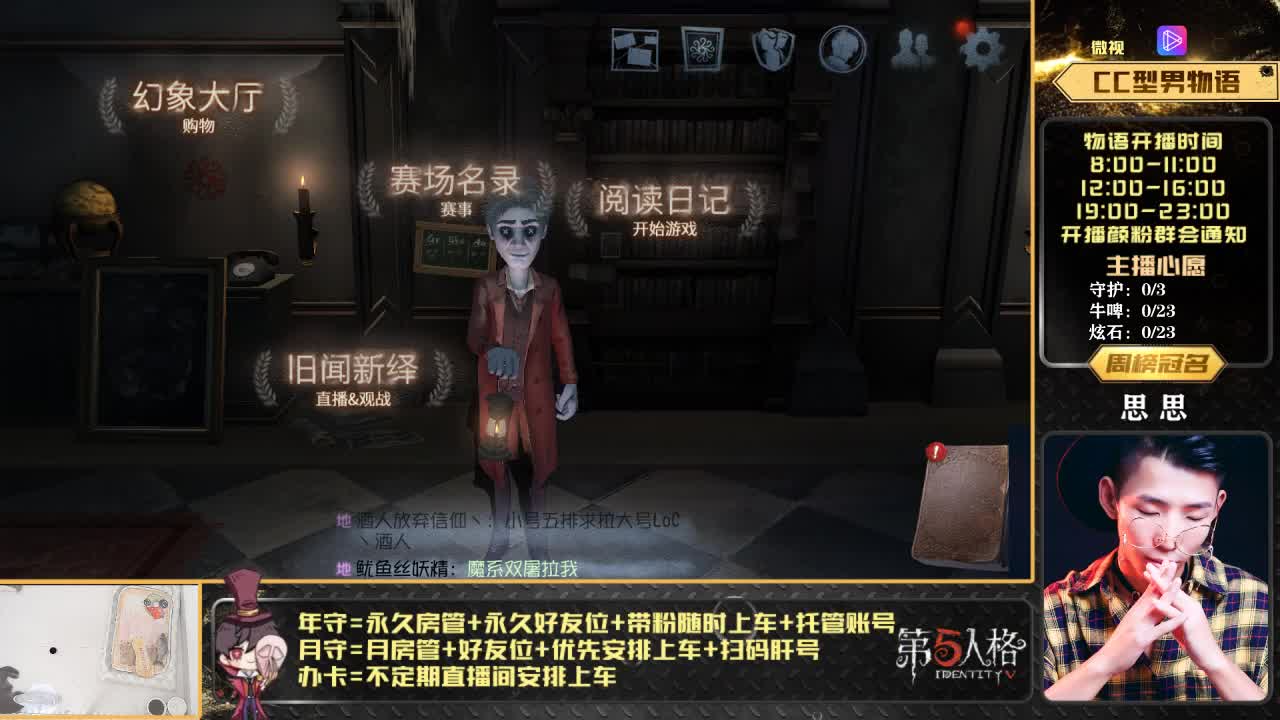
Task: Open the friends list icon
Action: (911, 45)
